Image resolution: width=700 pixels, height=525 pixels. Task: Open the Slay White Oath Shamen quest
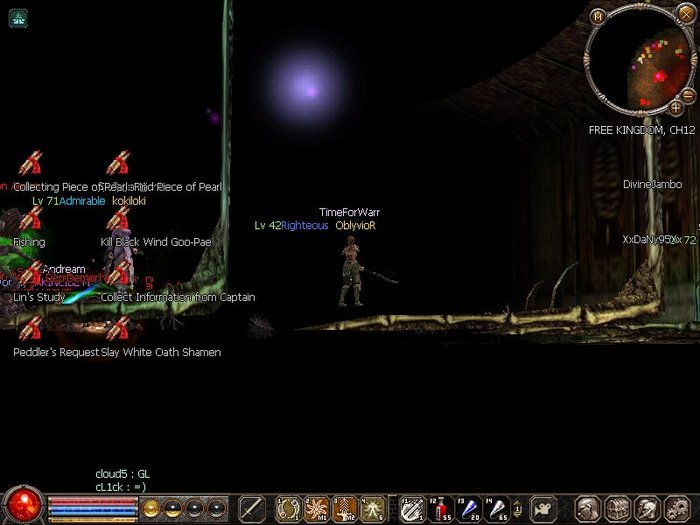(x=118, y=330)
